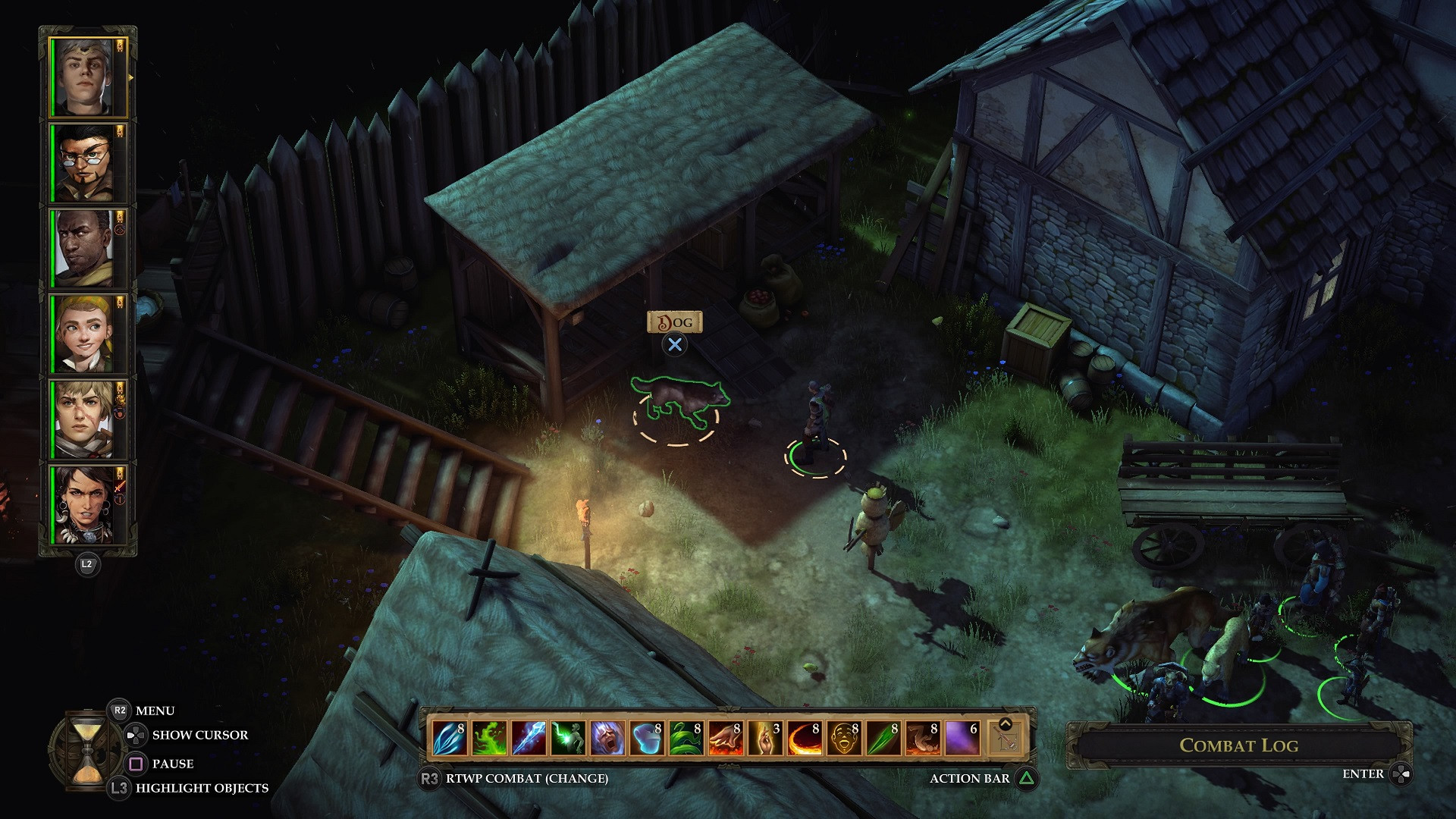Select the silver-haired character portrait with circlet
Screen dimensions: 1456x819
coord(83,77)
